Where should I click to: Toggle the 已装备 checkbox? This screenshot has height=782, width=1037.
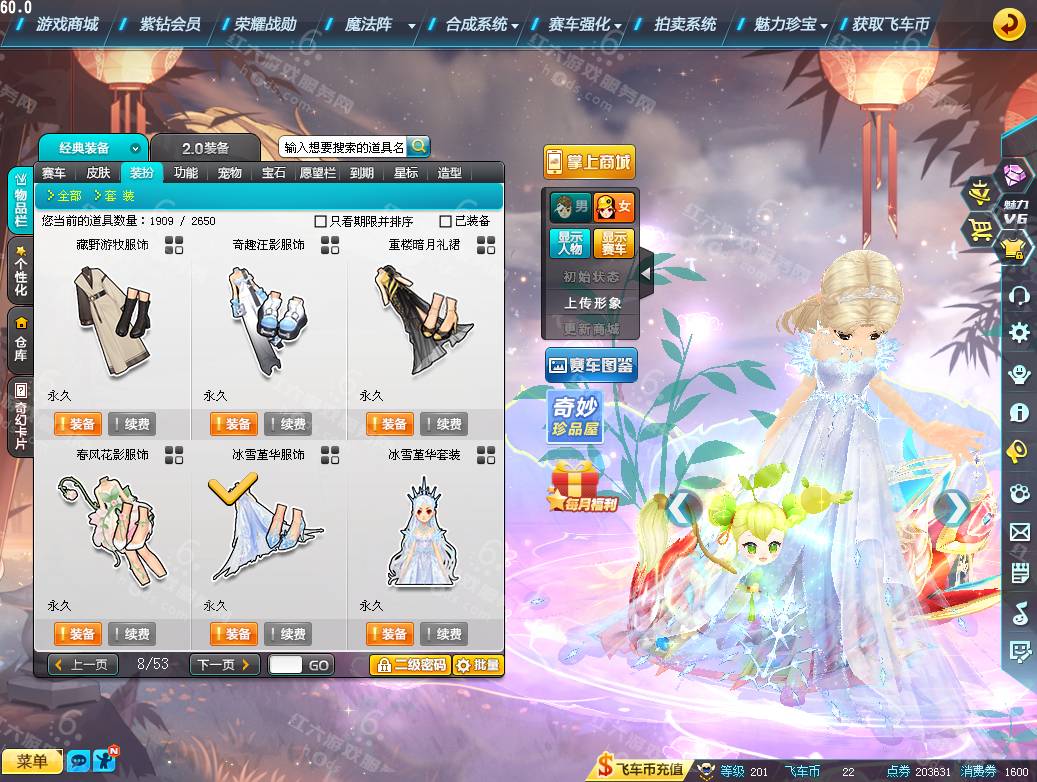point(446,222)
